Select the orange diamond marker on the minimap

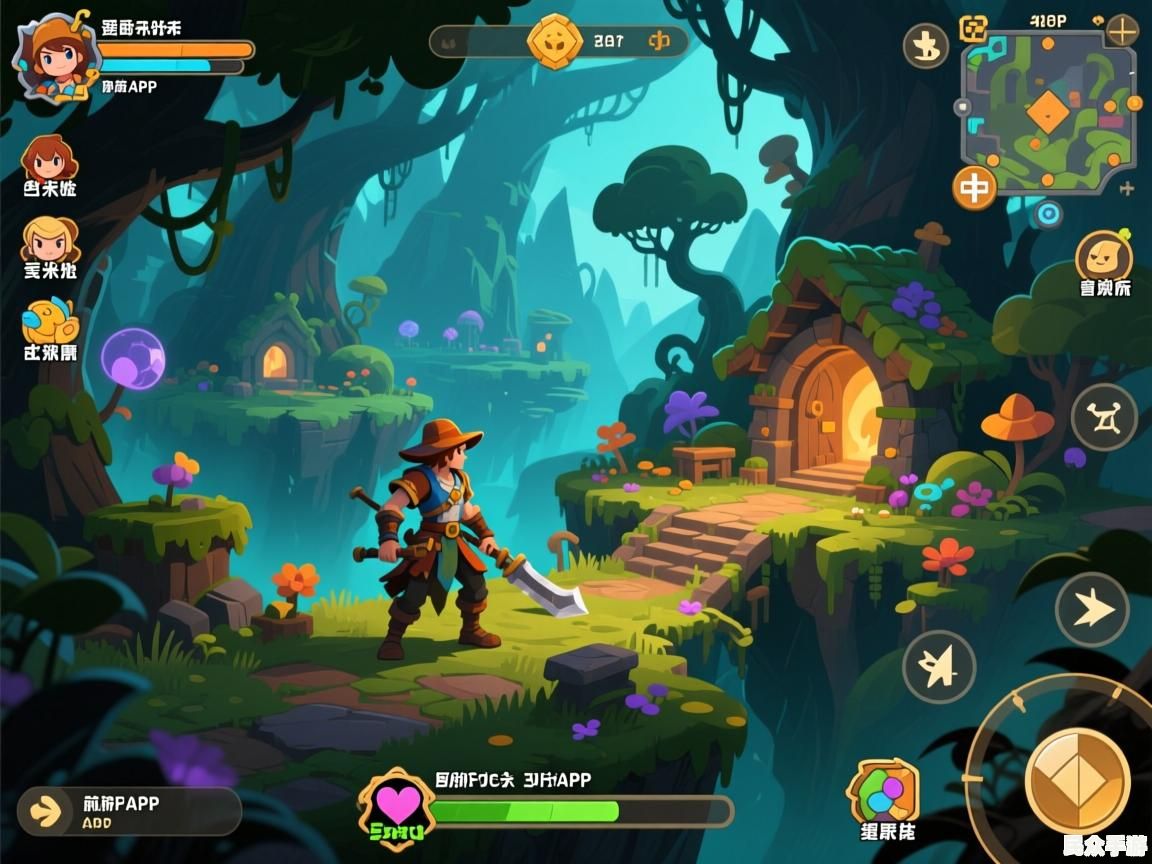tap(1048, 111)
